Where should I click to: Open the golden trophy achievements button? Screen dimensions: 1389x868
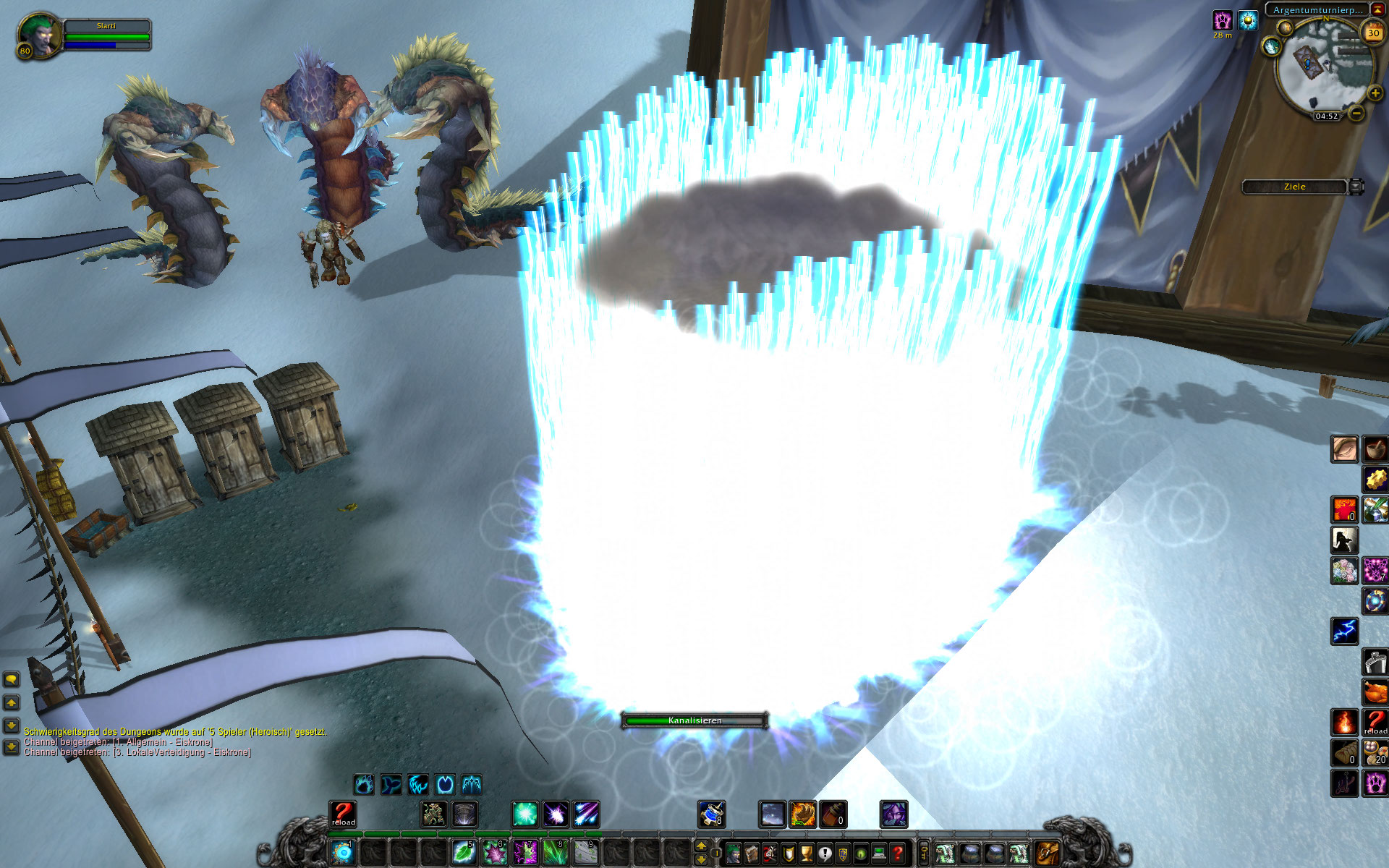806,854
